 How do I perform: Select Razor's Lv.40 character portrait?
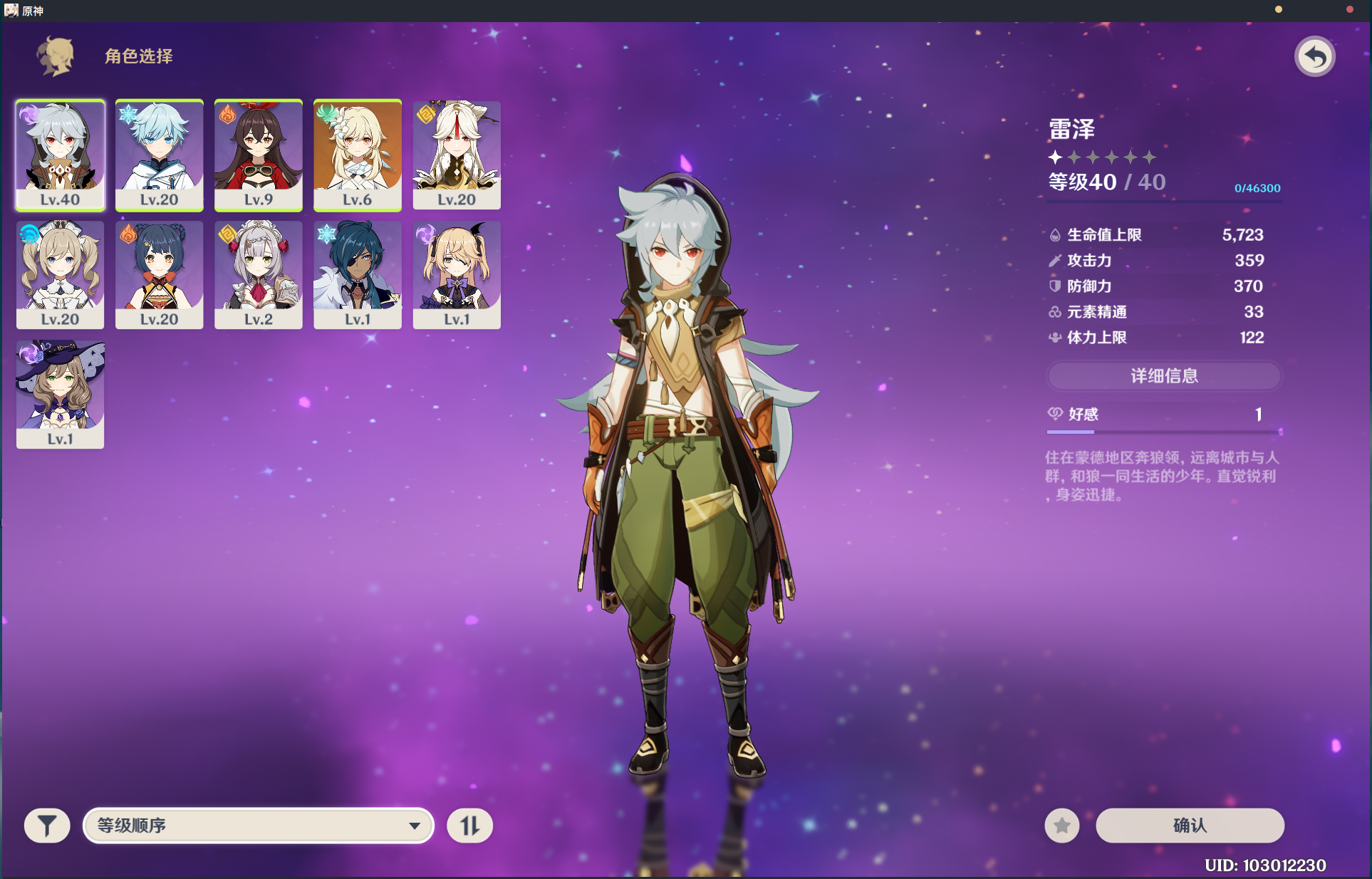pos(60,155)
